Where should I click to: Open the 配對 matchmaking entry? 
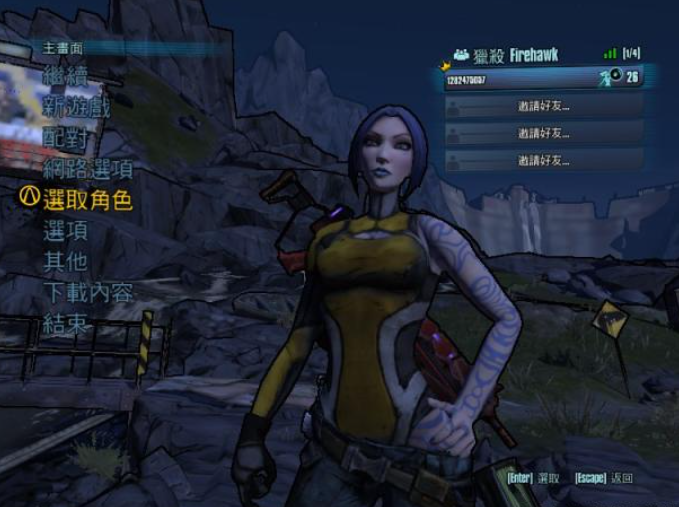(x=65, y=138)
